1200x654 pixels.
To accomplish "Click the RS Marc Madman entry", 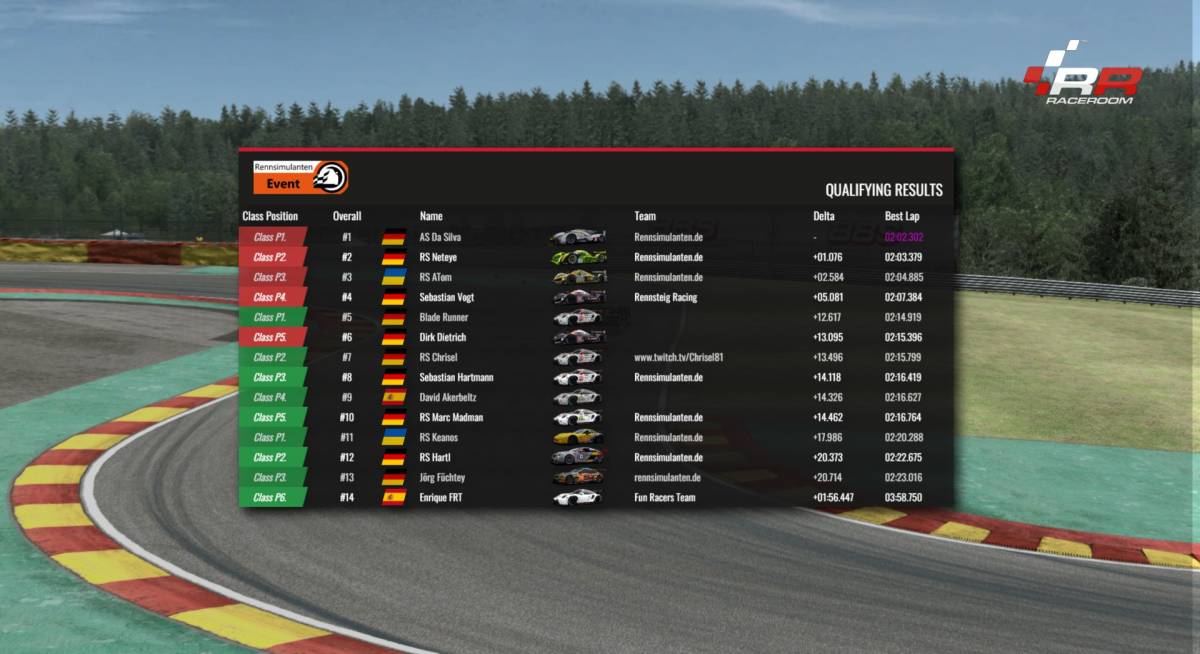I will (451, 417).
